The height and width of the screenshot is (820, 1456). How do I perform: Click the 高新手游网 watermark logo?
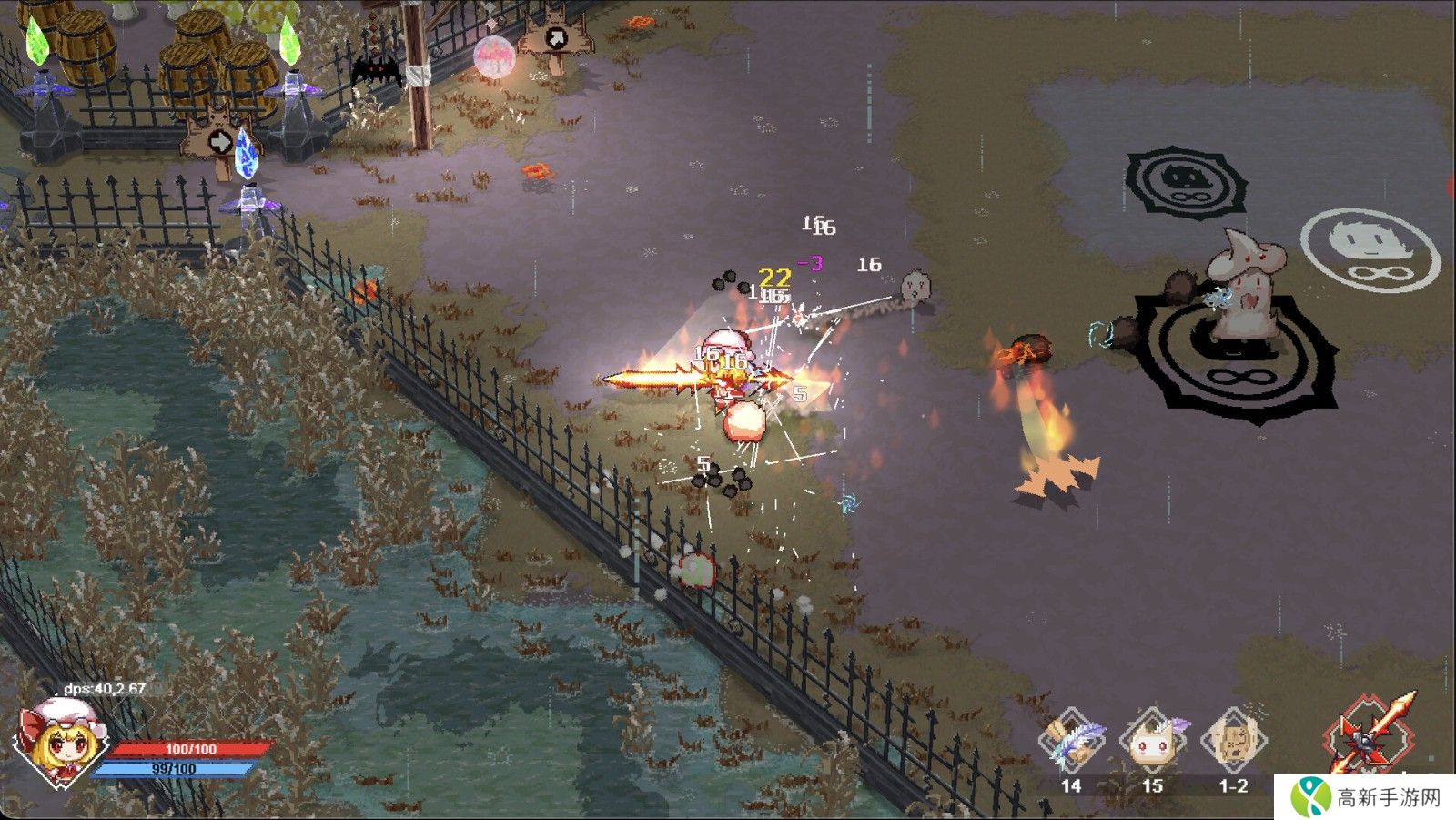[1365, 797]
